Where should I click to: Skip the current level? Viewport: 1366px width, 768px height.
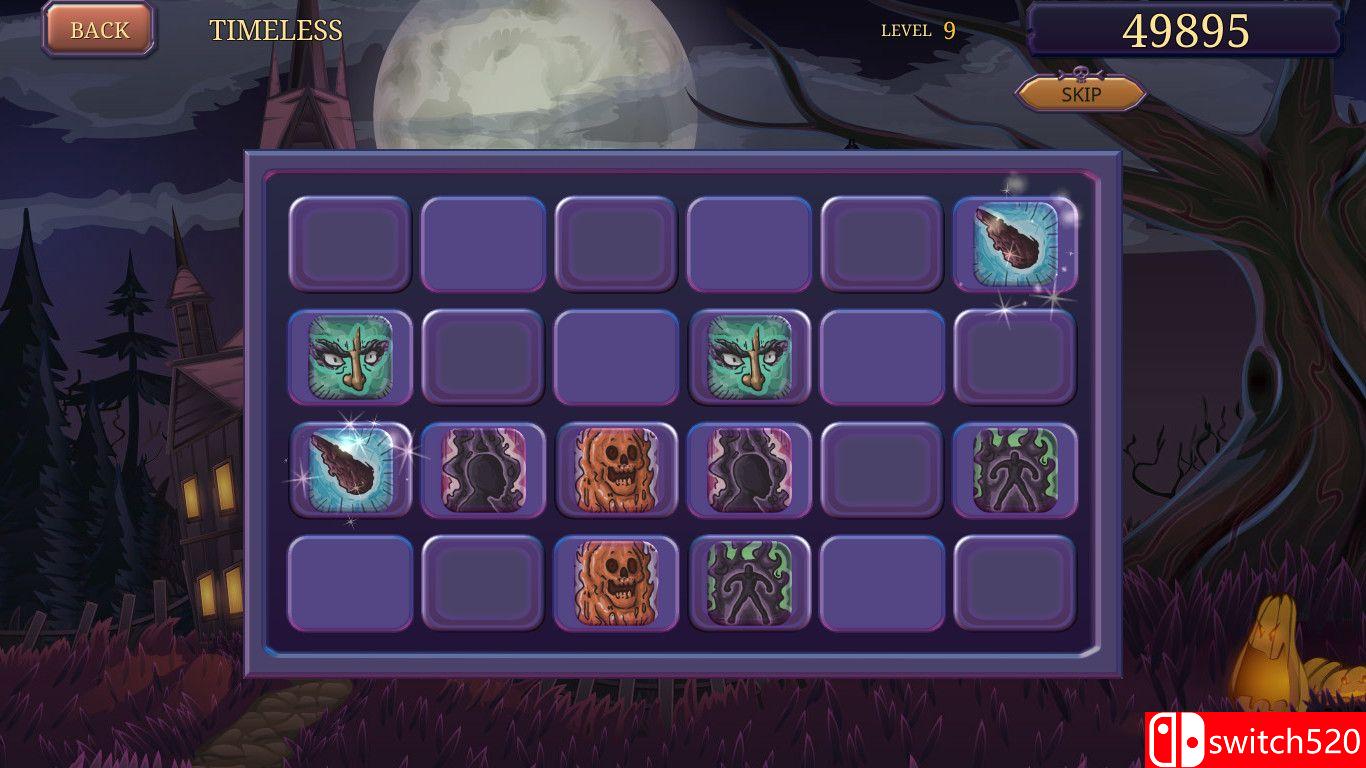pyautogui.click(x=1081, y=94)
